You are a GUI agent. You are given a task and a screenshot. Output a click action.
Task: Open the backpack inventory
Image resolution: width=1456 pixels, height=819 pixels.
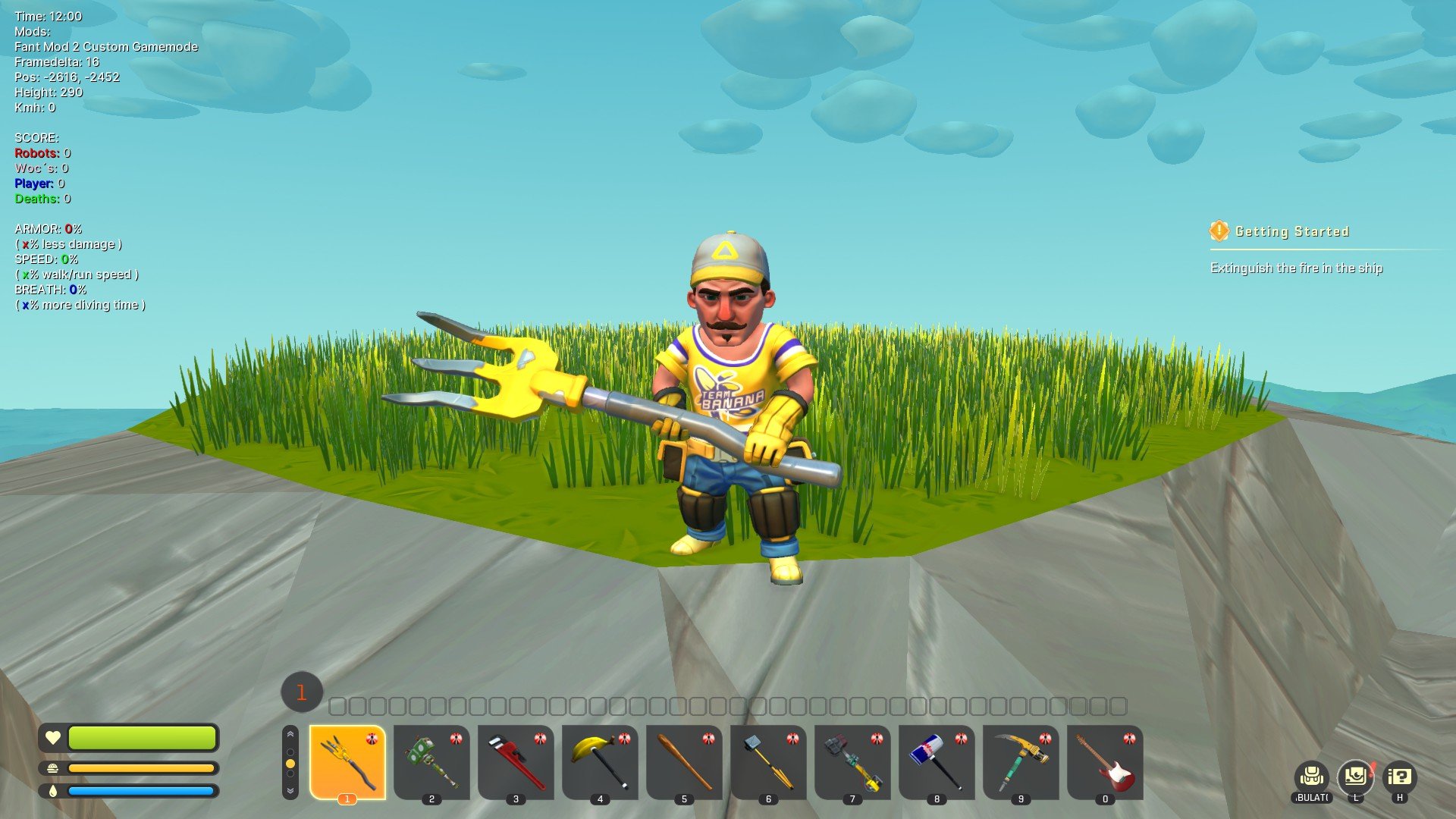(1311, 777)
